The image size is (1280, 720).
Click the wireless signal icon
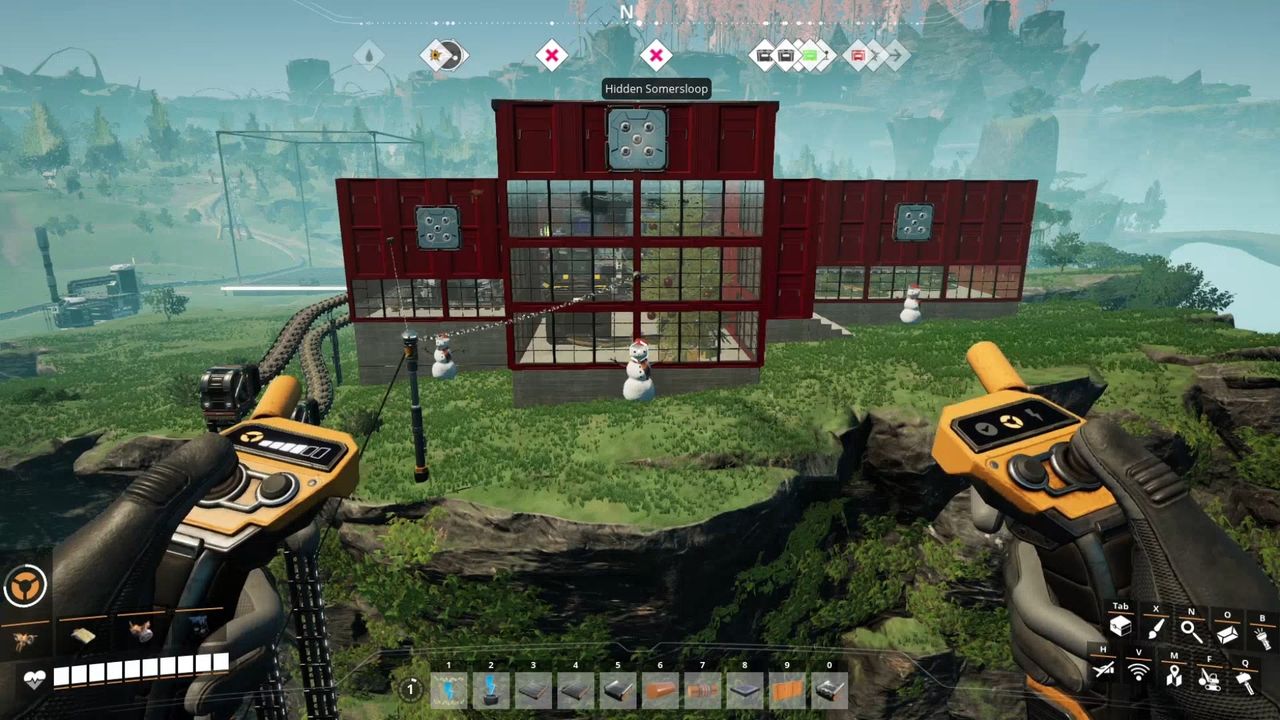pyautogui.click(x=1138, y=673)
